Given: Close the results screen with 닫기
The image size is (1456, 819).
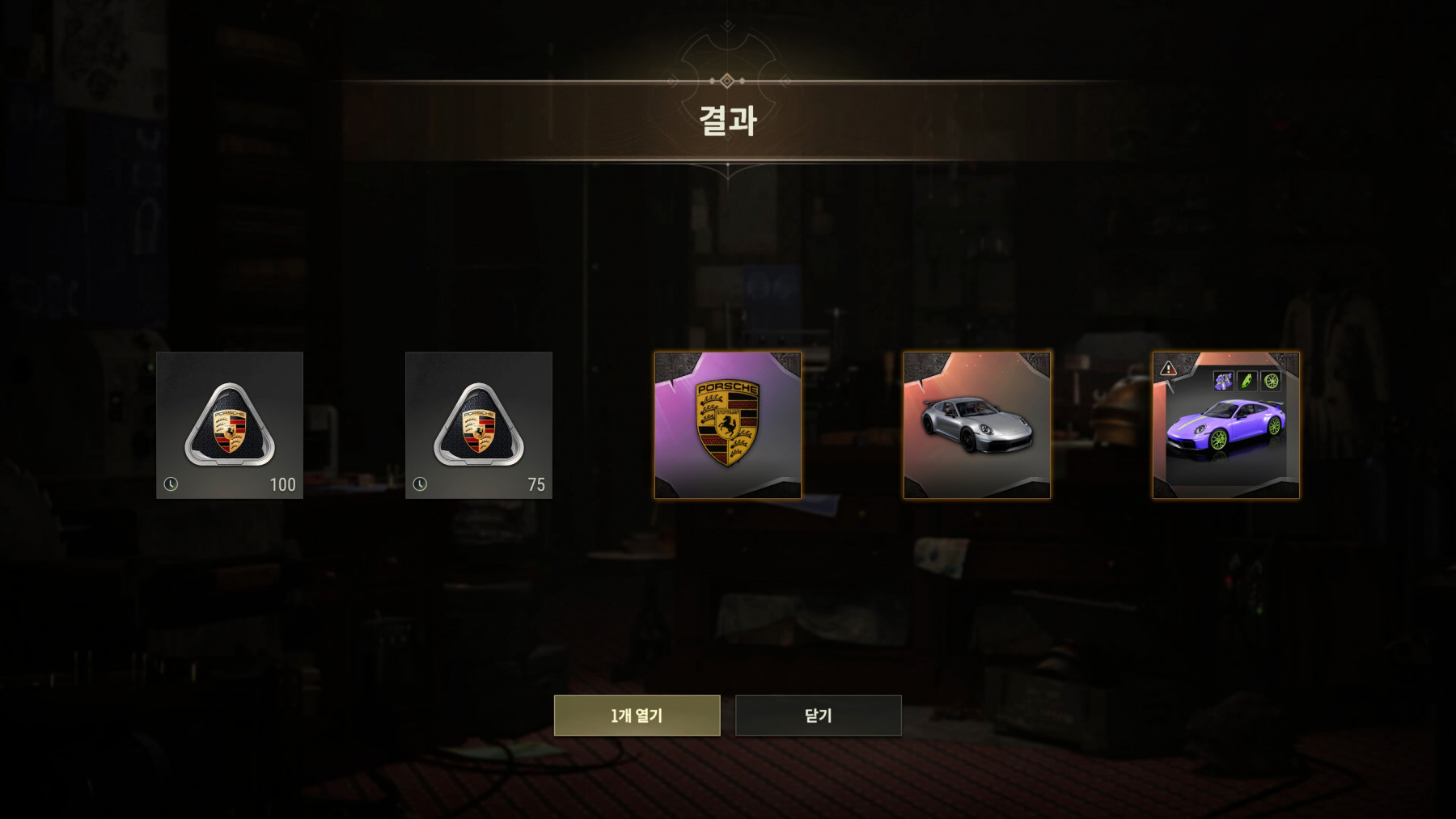Looking at the screenshot, I should tap(818, 716).
